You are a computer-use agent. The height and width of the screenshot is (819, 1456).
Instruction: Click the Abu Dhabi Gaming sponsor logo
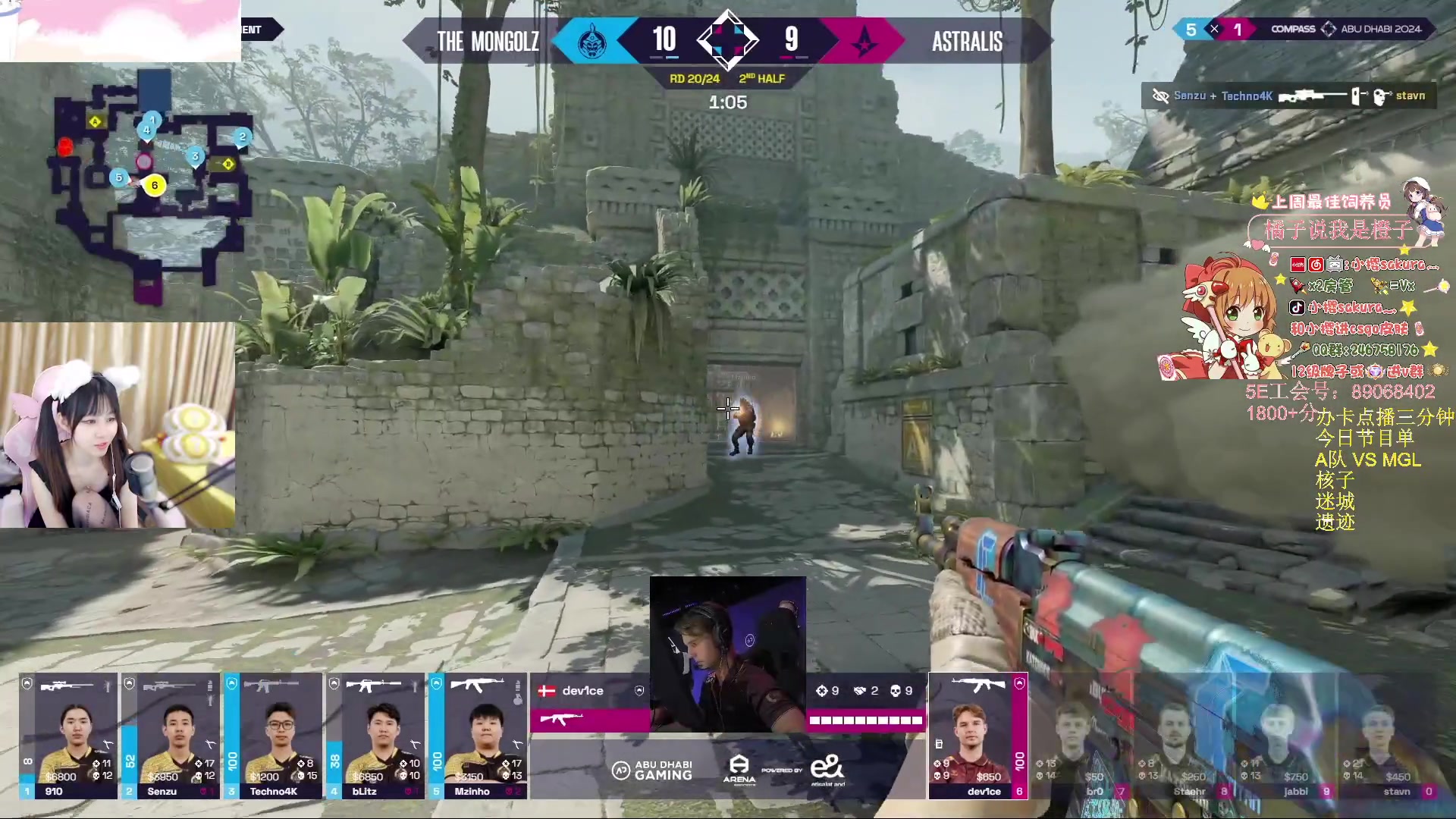[x=652, y=770]
